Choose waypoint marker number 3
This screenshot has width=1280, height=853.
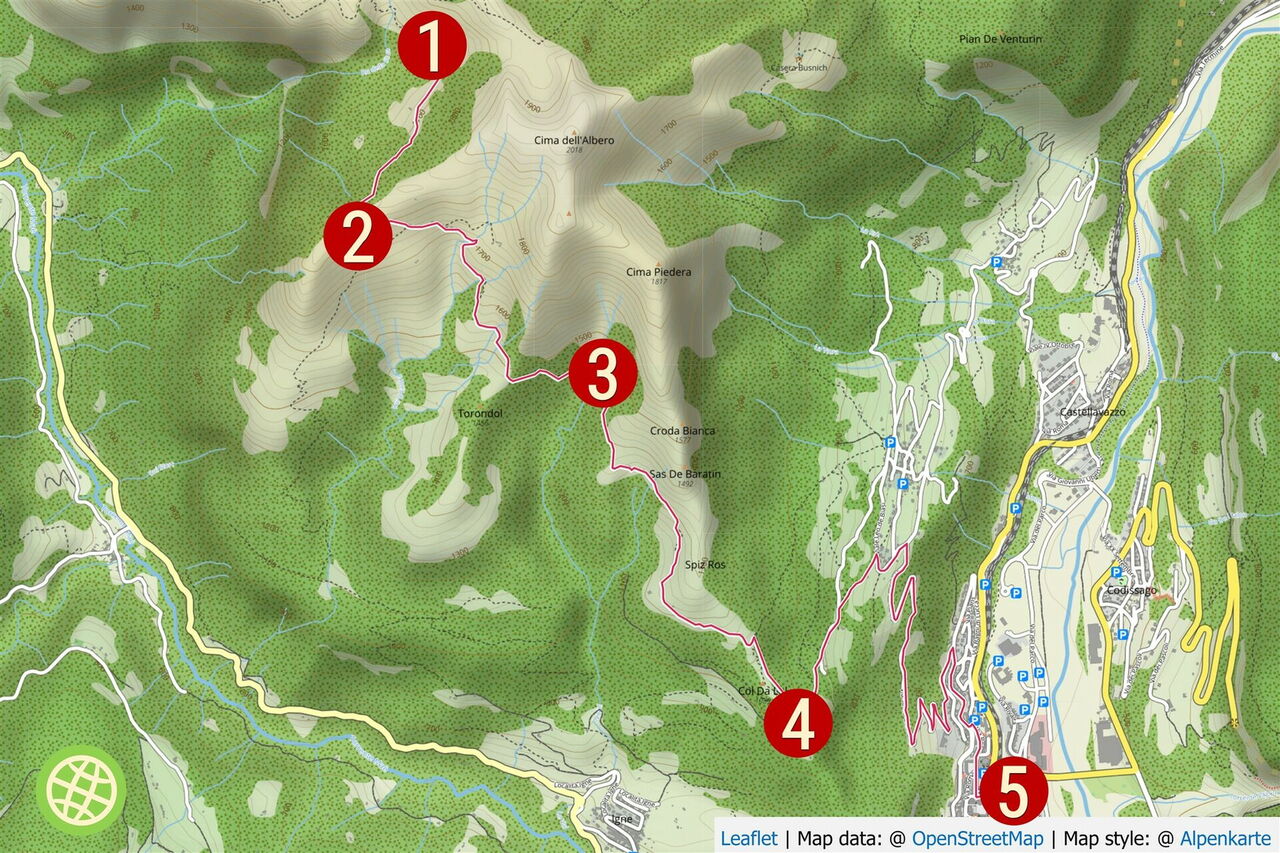603,374
